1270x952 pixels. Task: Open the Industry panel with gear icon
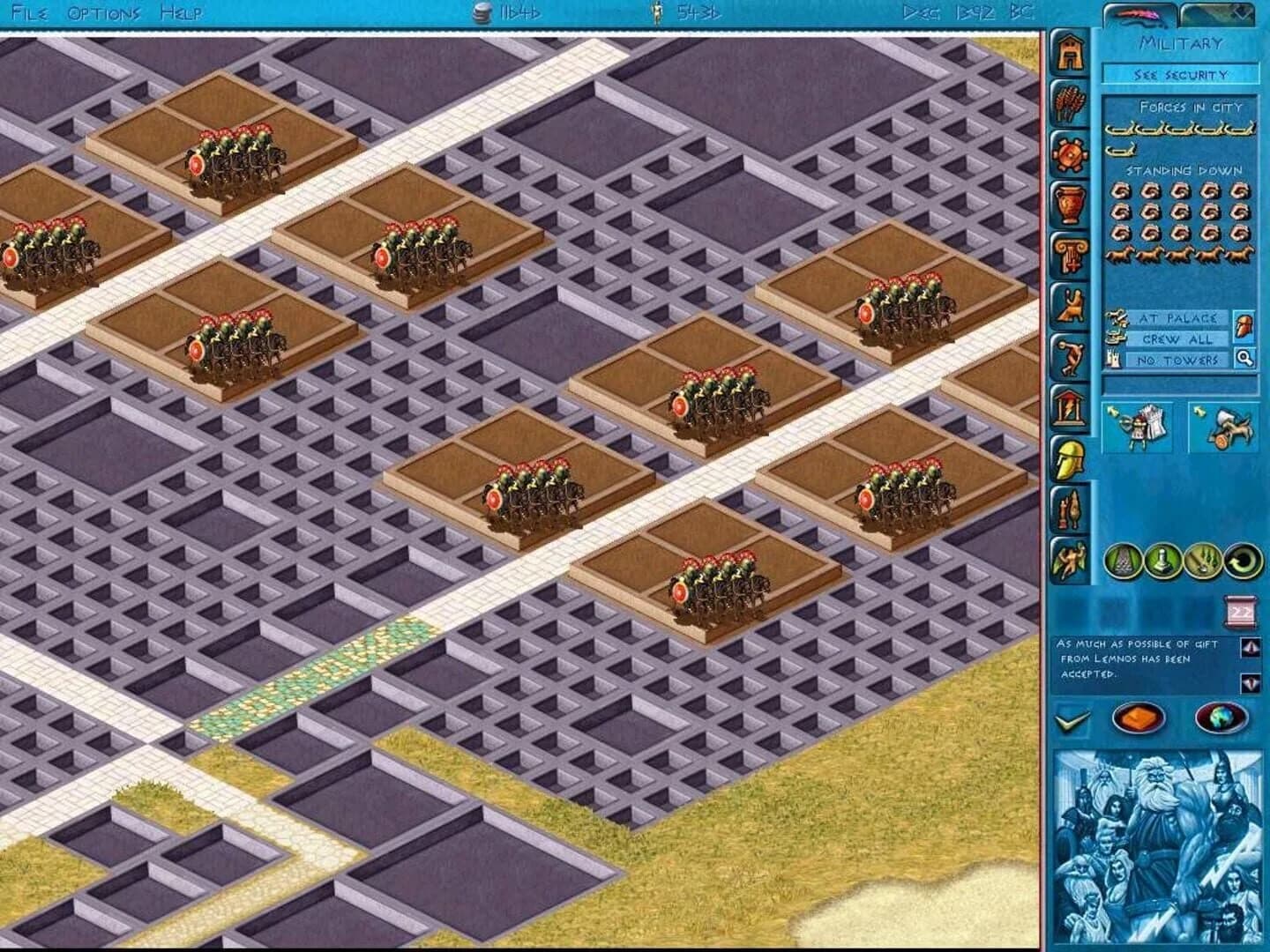pyautogui.click(x=1070, y=152)
